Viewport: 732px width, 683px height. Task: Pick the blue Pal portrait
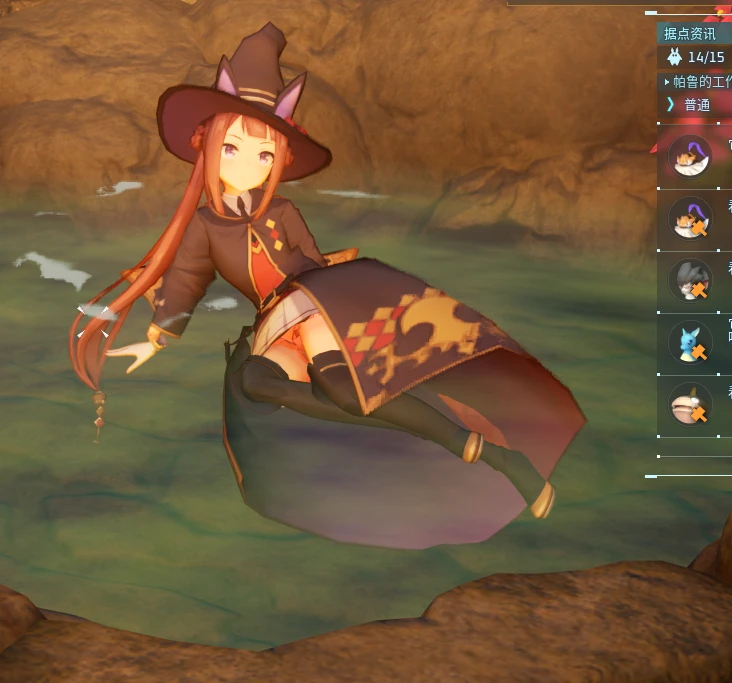pyautogui.click(x=690, y=343)
